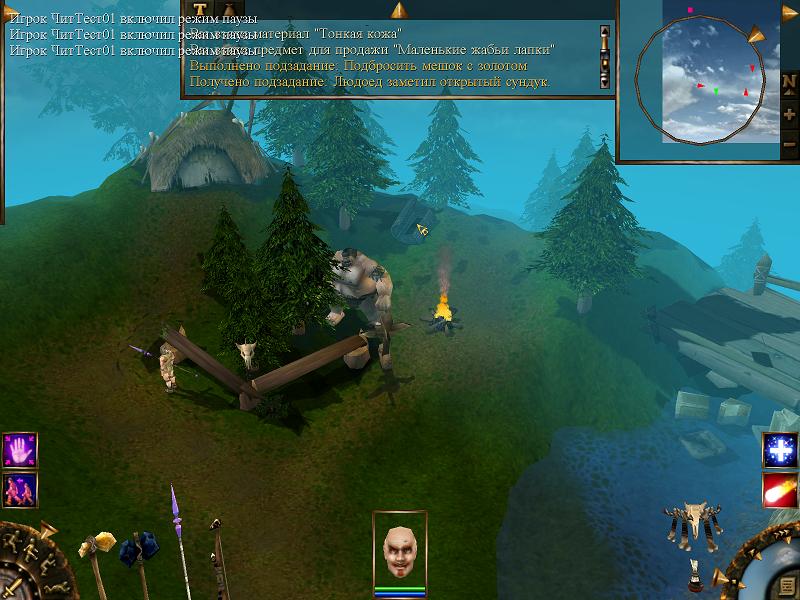Select the purple-tipped spear

click(176, 510)
